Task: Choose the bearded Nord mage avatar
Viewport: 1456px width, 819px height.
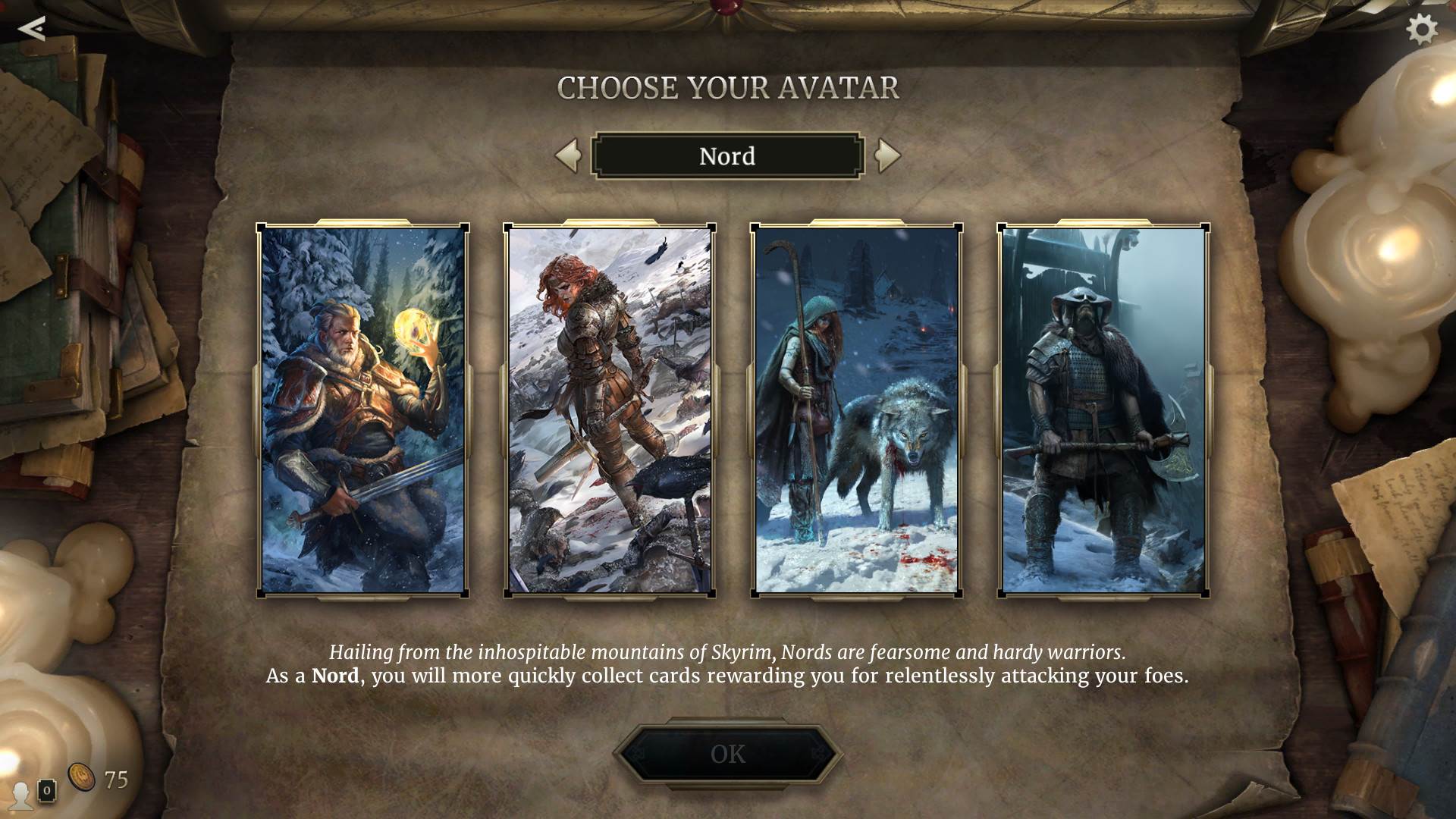Action: [362, 410]
